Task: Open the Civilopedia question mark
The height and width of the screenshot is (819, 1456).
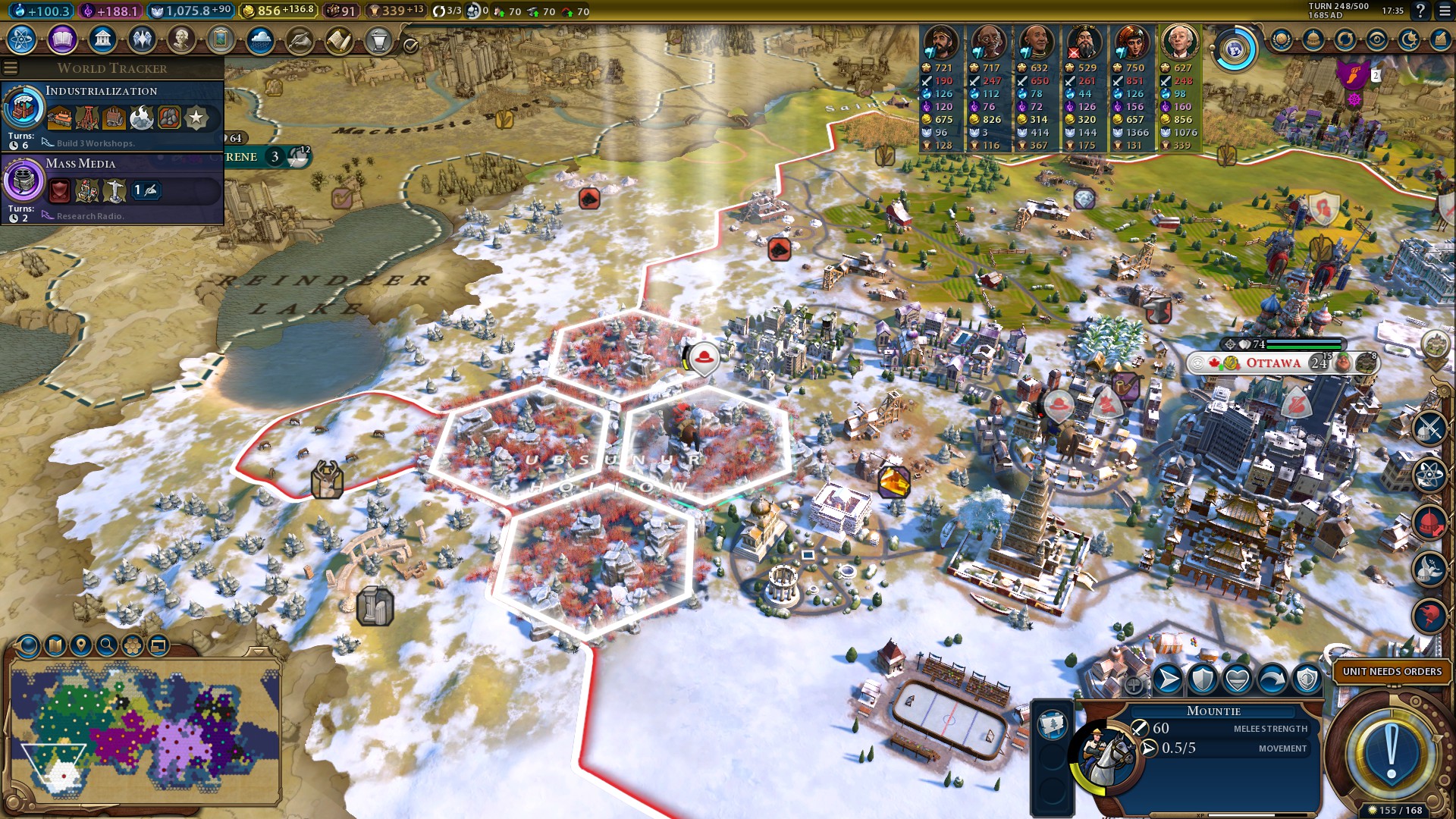Action: [x=1420, y=11]
